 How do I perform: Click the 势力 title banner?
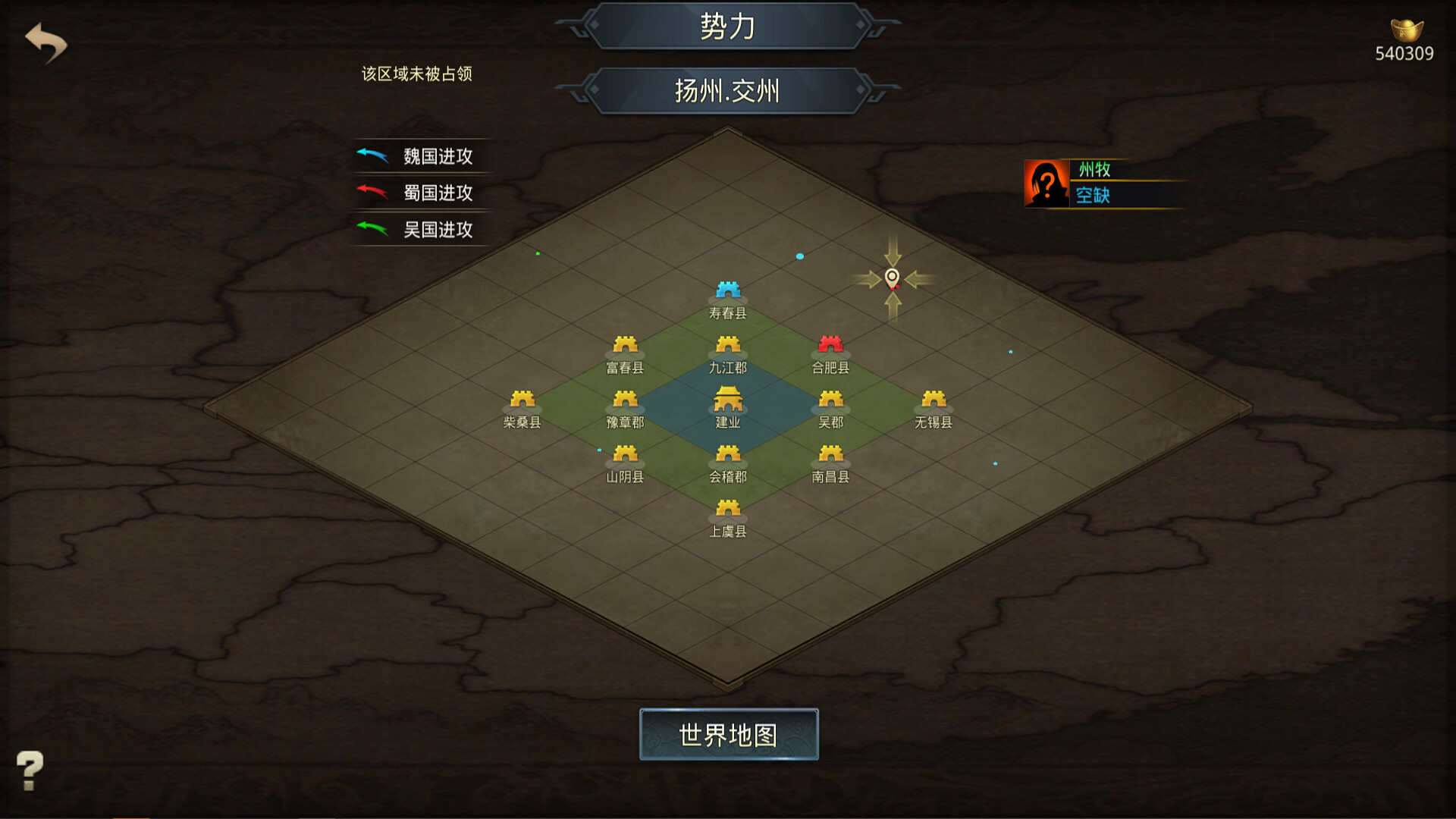726,25
